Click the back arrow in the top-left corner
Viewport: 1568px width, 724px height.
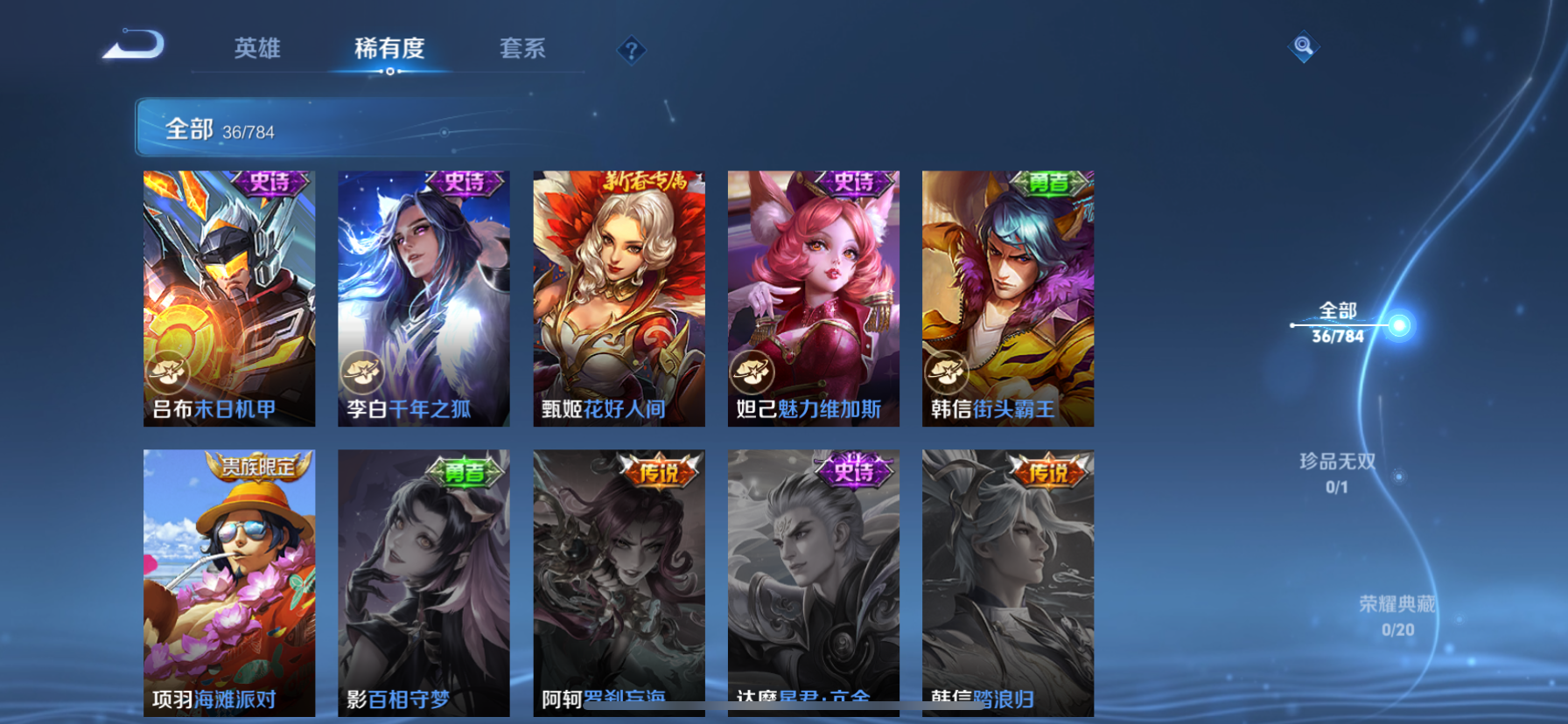click(133, 44)
